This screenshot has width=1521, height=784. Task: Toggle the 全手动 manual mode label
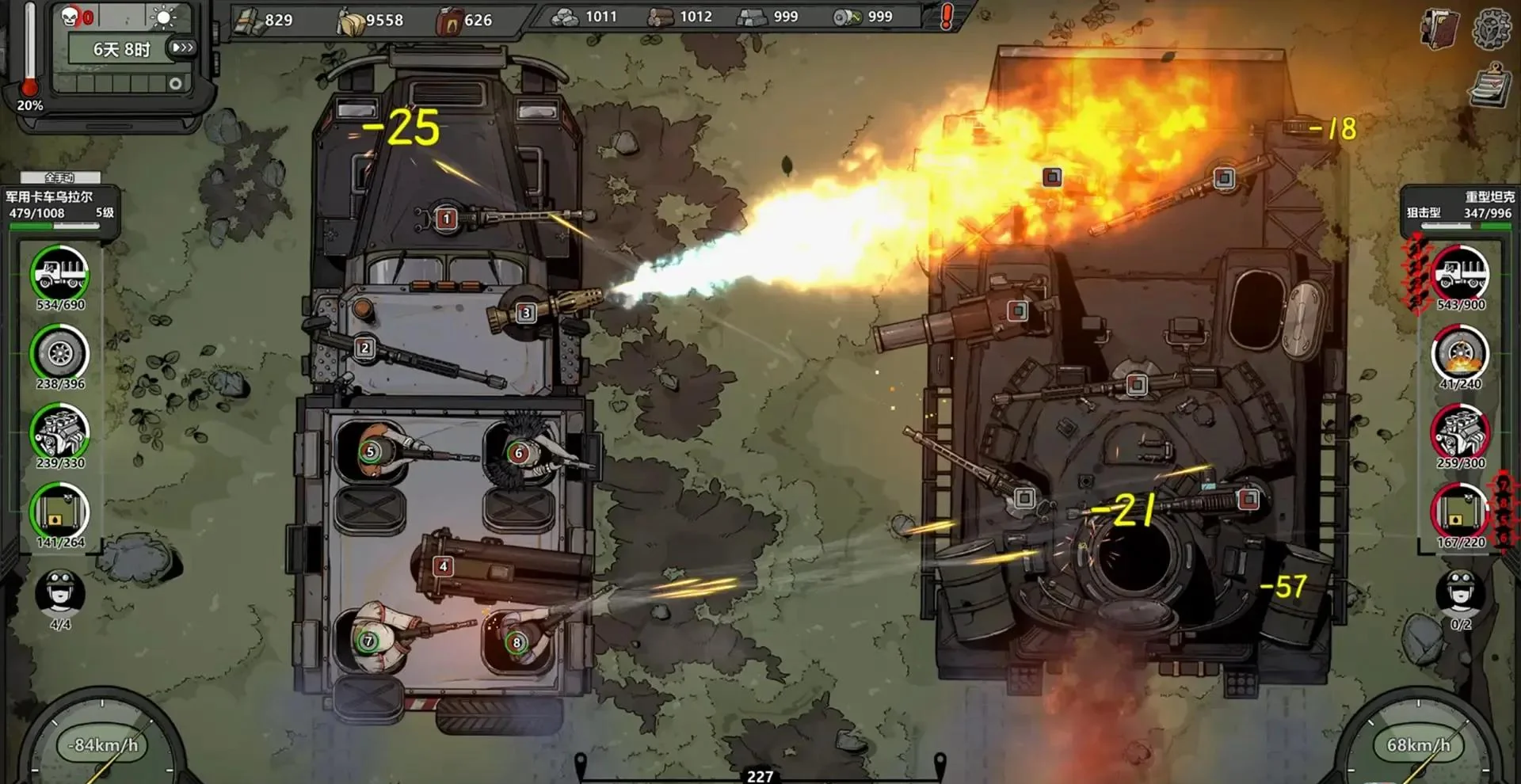coord(60,177)
